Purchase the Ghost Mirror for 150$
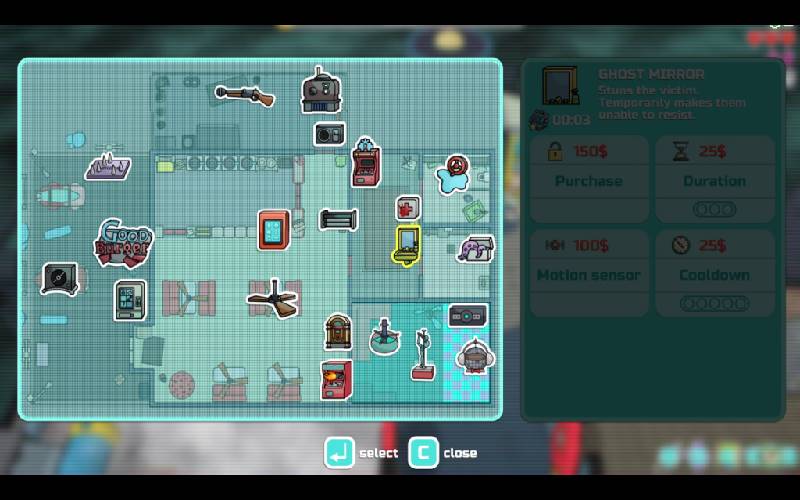The width and height of the screenshot is (800, 500). coord(589,179)
